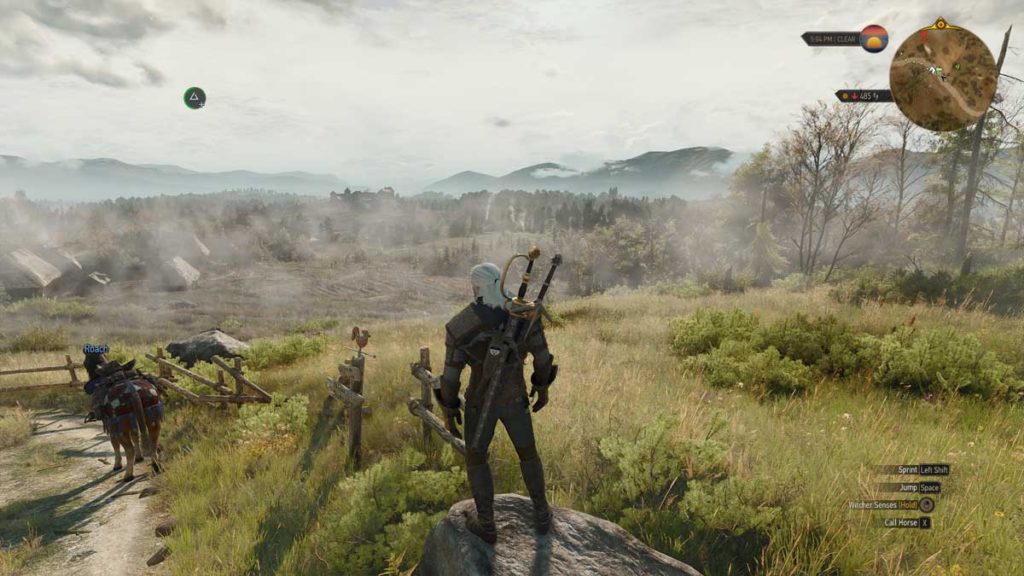Image resolution: width=1024 pixels, height=576 pixels.
Task: Open the circular minimap
Action: point(942,77)
